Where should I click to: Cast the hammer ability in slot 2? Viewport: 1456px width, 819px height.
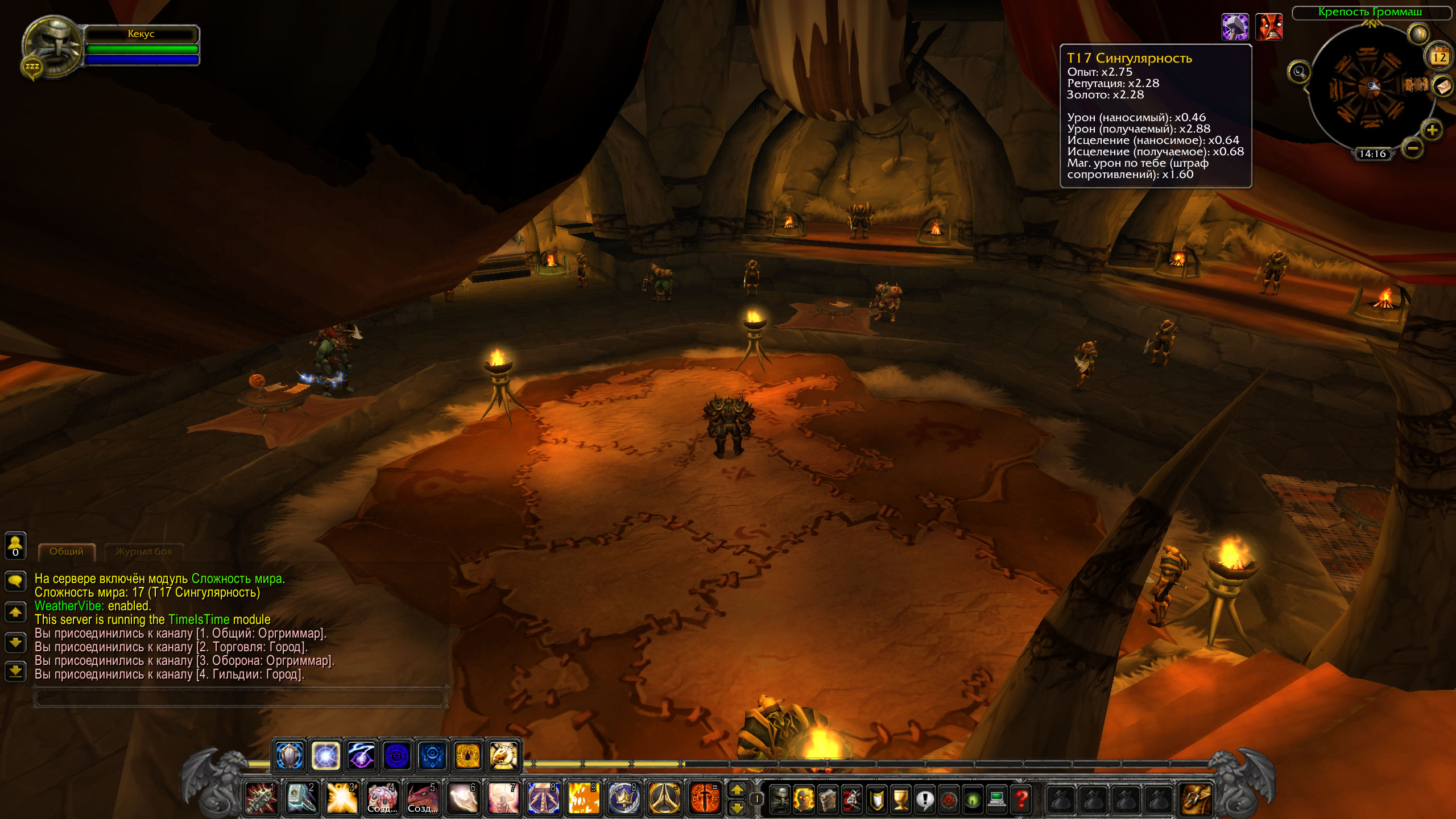[301, 798]
